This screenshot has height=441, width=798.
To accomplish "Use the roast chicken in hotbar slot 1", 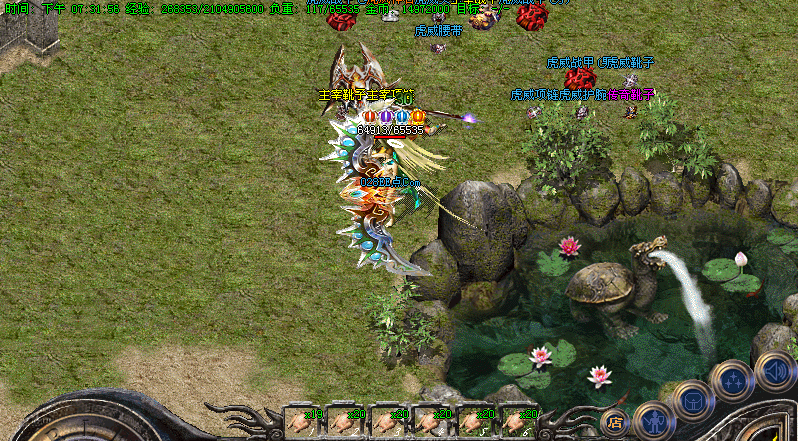I will pos(301,421).
